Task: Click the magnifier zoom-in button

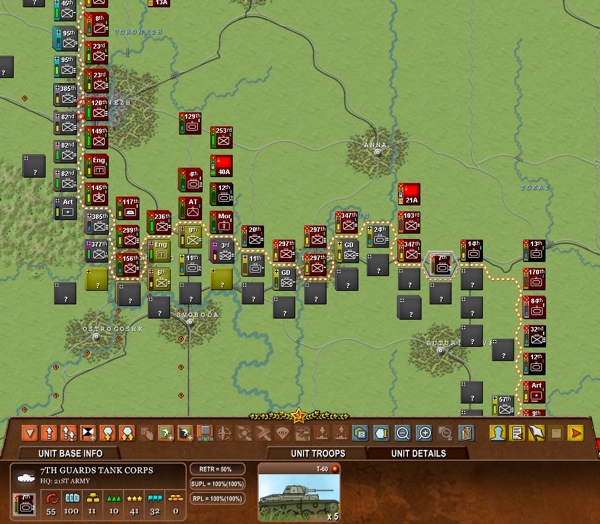Action: (424, 433)
